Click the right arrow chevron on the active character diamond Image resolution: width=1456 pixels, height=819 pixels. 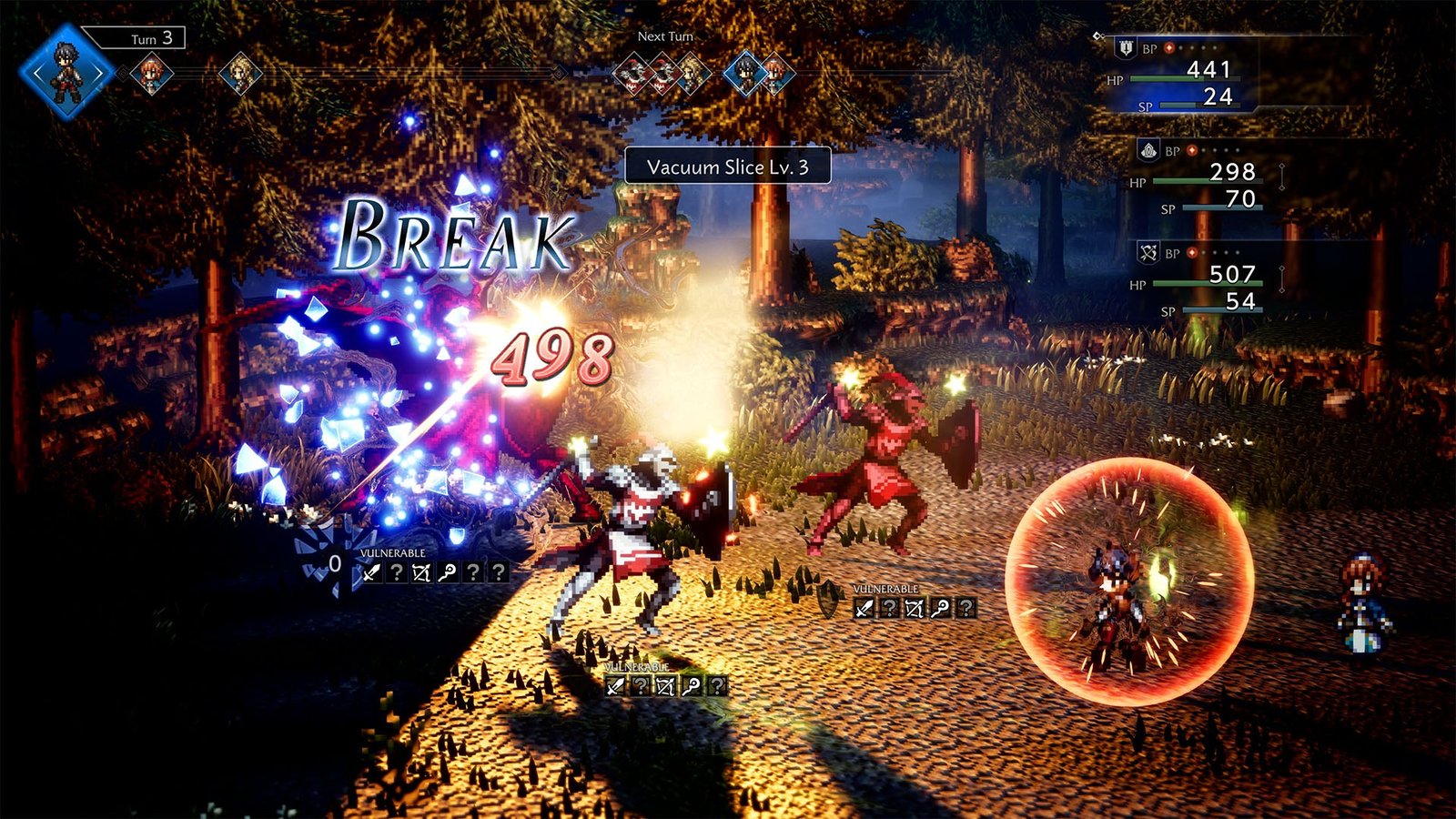point(97,73)
